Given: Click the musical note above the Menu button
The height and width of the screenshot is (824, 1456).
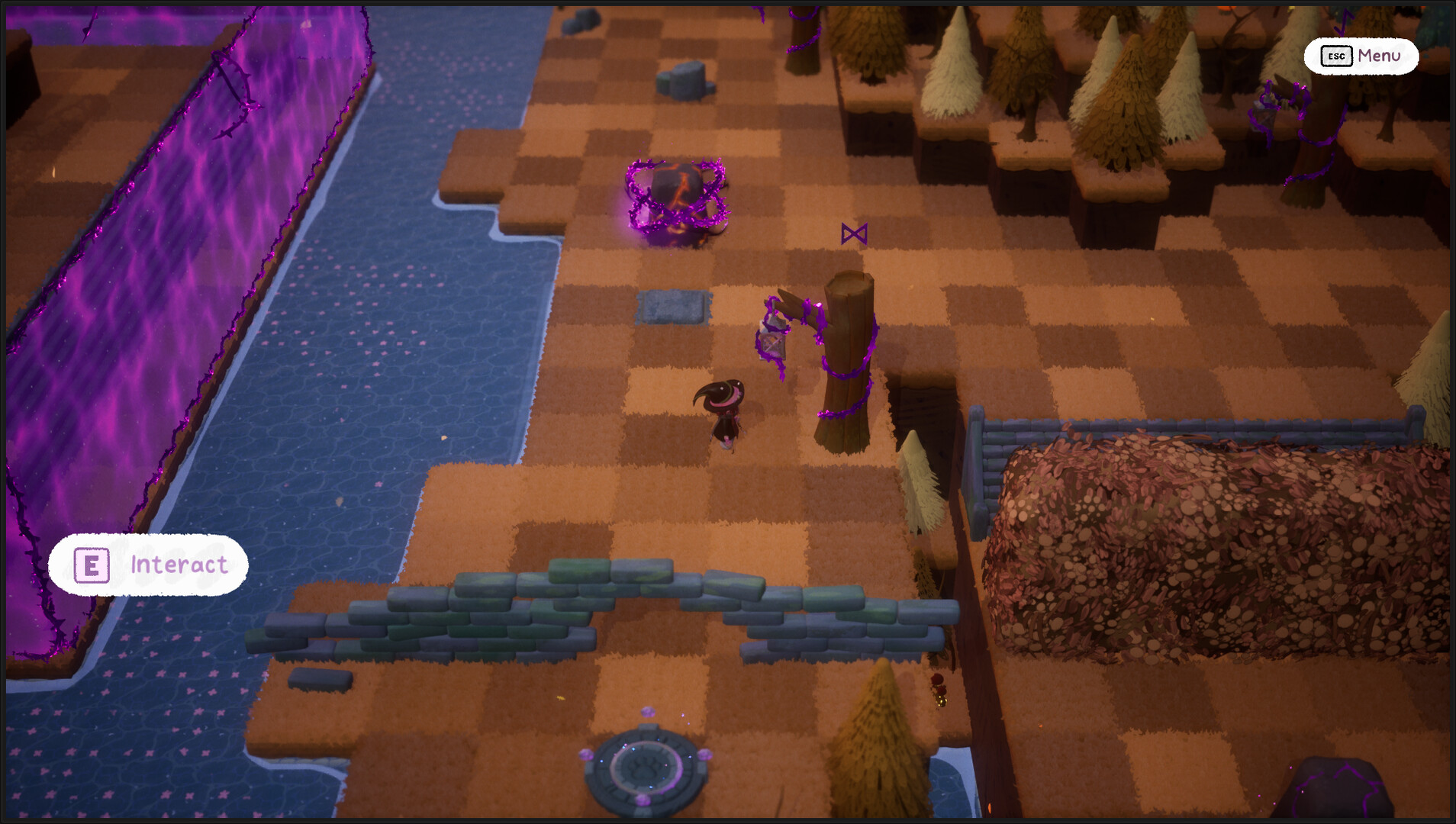Looking at the screenshot, I should tap(1342, 21).
